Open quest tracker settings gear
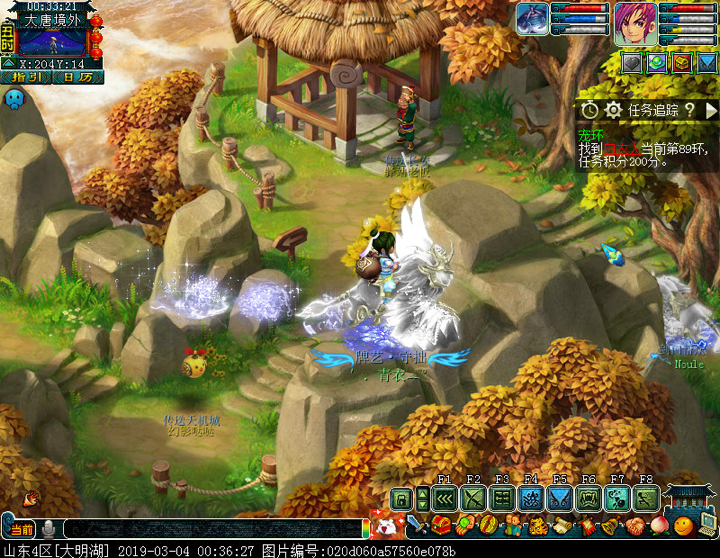Viewport: 720px width, 558px height. (x=613, y=110)
